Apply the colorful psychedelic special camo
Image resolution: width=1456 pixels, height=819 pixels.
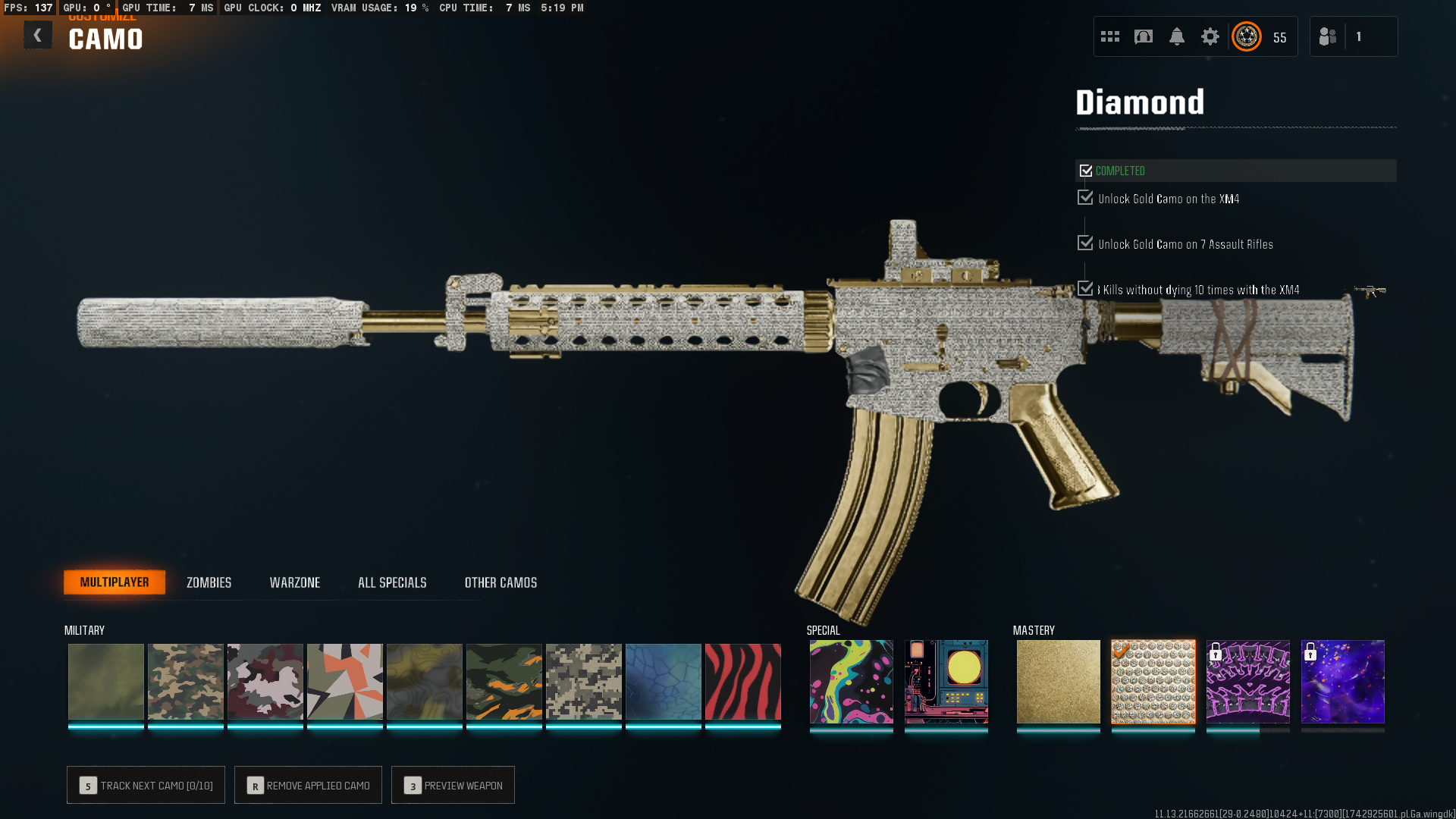click(x=851, y=682)
